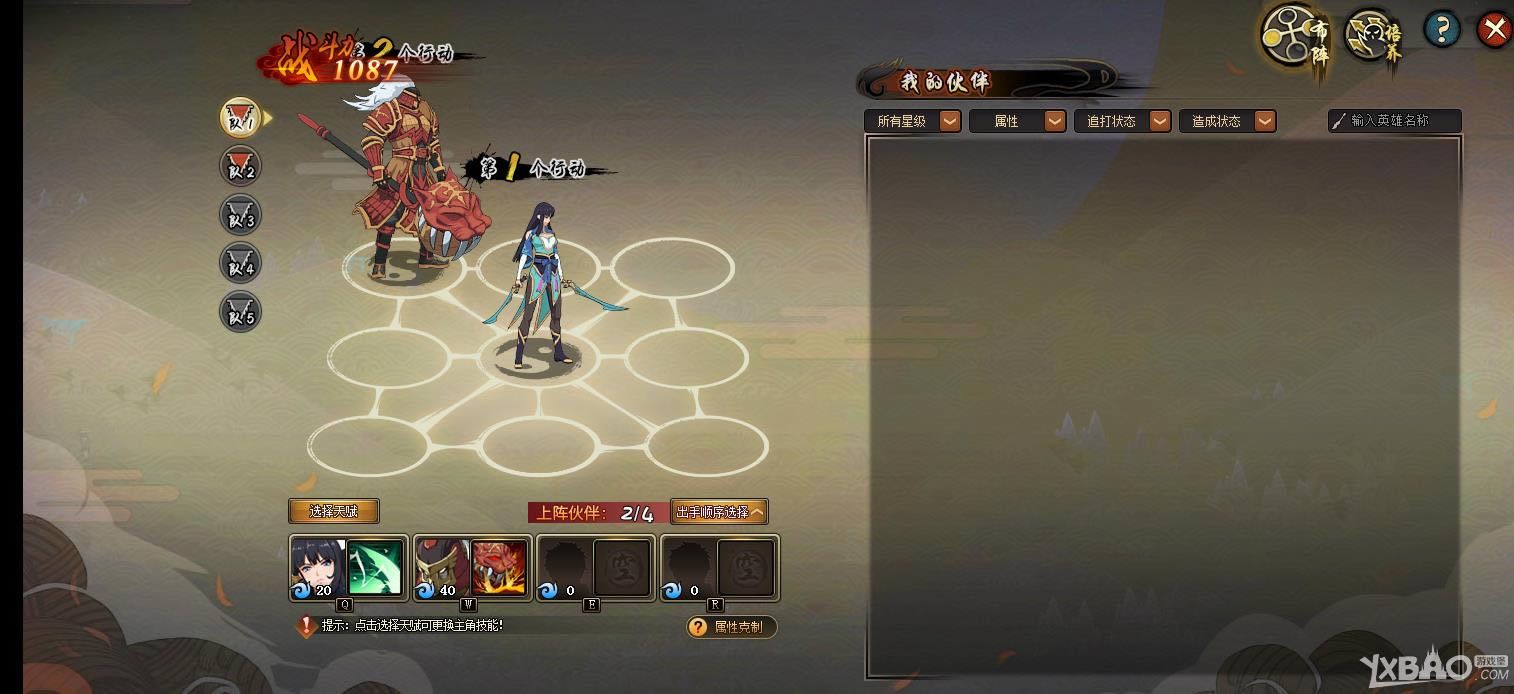Viewport: 1514px width, 694px height.
Task: Select team slot 队4
Action: (240, 264)
